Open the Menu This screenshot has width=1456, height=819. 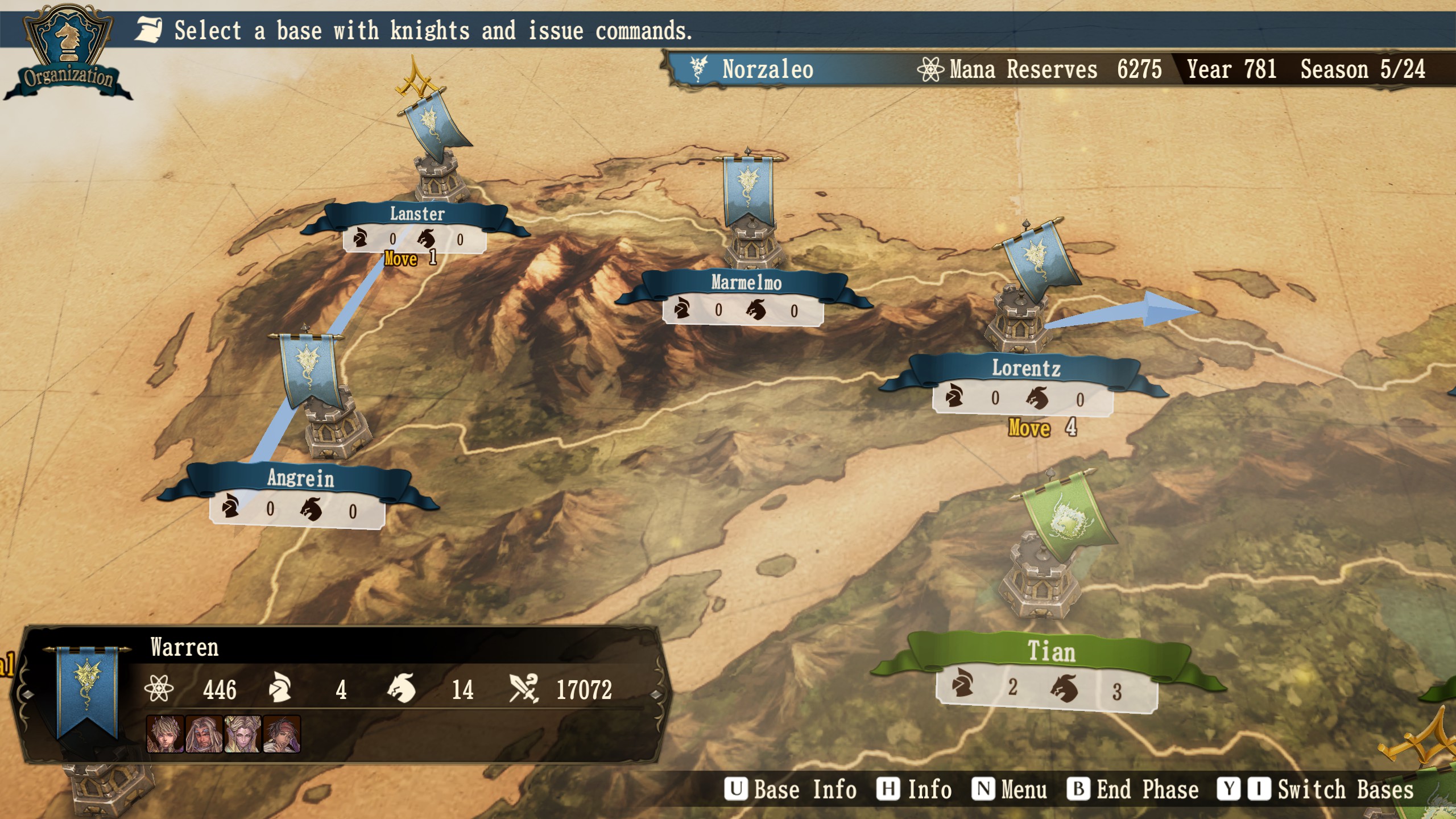pyautogui.click(x=1010, y=789)
